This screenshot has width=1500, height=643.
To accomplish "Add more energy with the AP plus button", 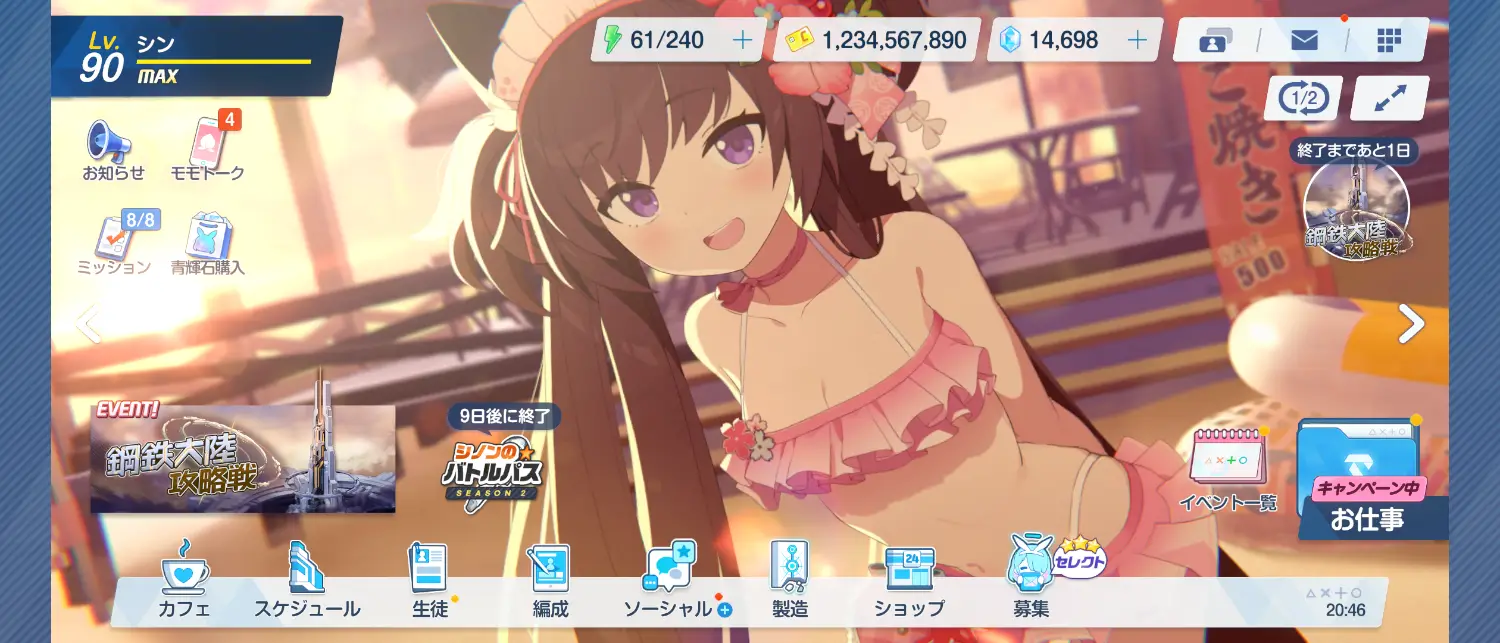I will click(743, 40).
